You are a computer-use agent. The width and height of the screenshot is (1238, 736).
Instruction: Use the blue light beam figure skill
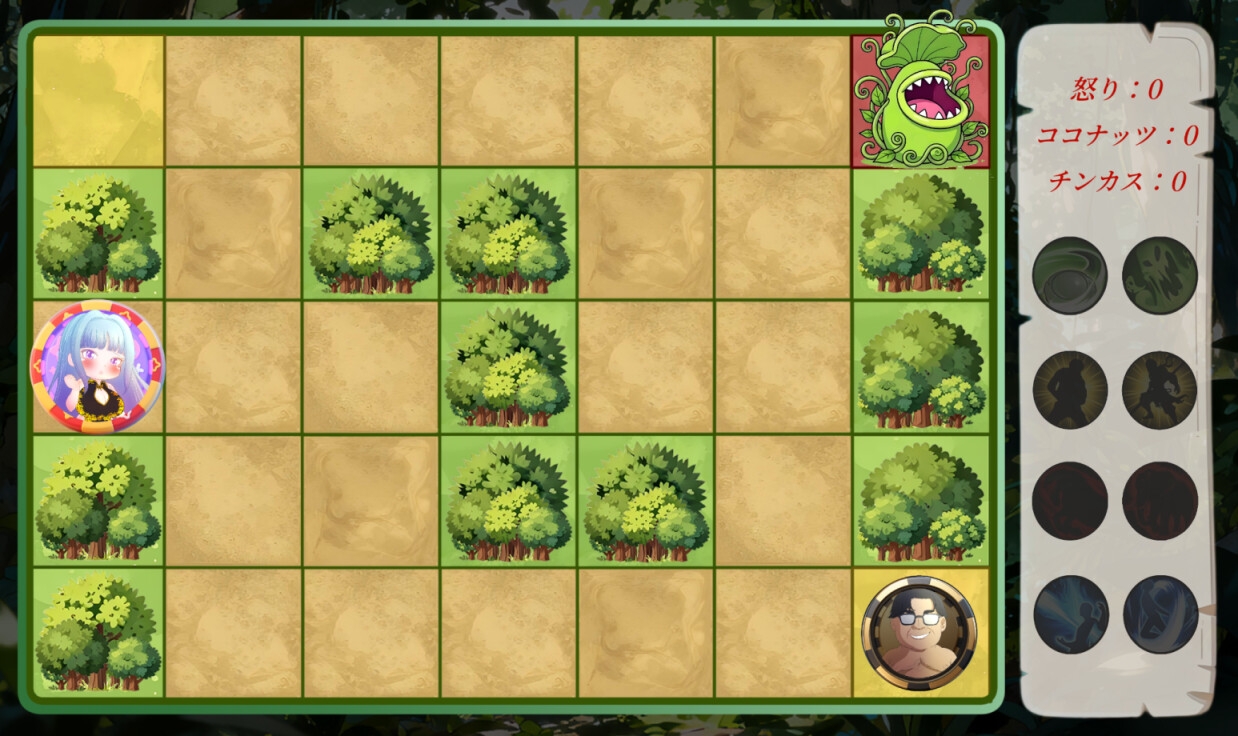tap(1070, 613)
